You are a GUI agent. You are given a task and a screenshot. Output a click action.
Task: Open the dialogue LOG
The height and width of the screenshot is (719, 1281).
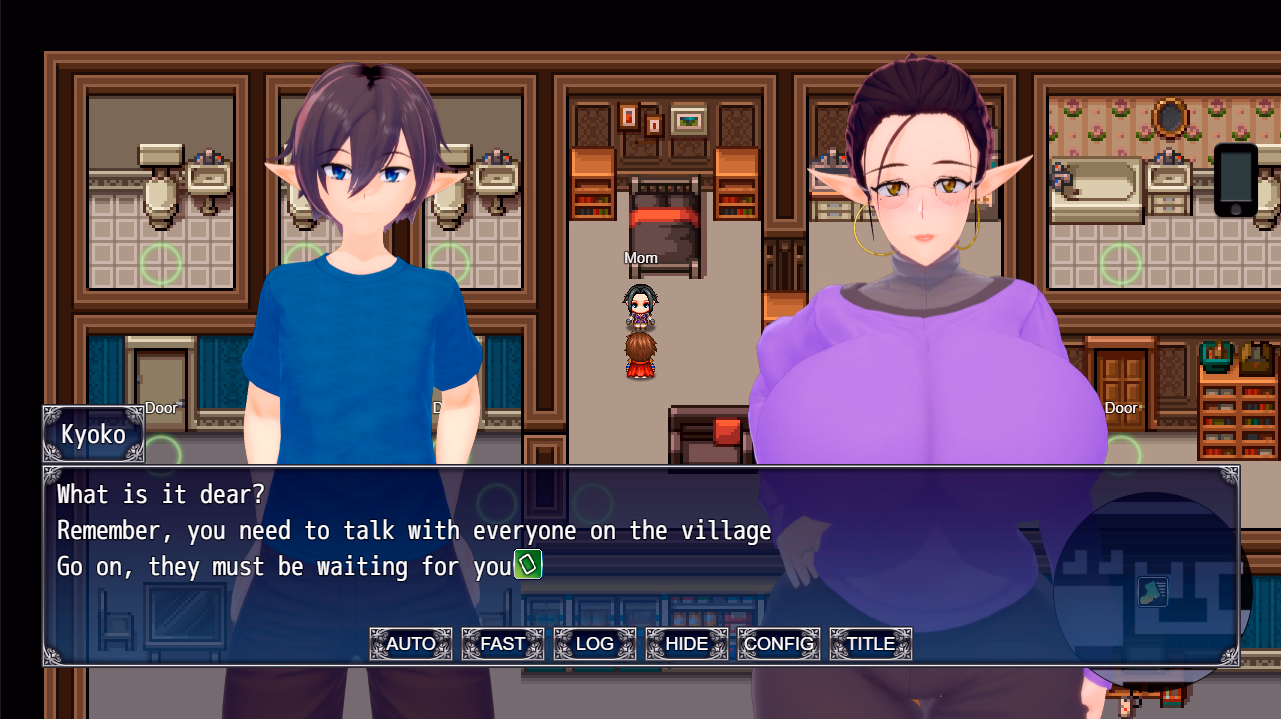[595, 644]
